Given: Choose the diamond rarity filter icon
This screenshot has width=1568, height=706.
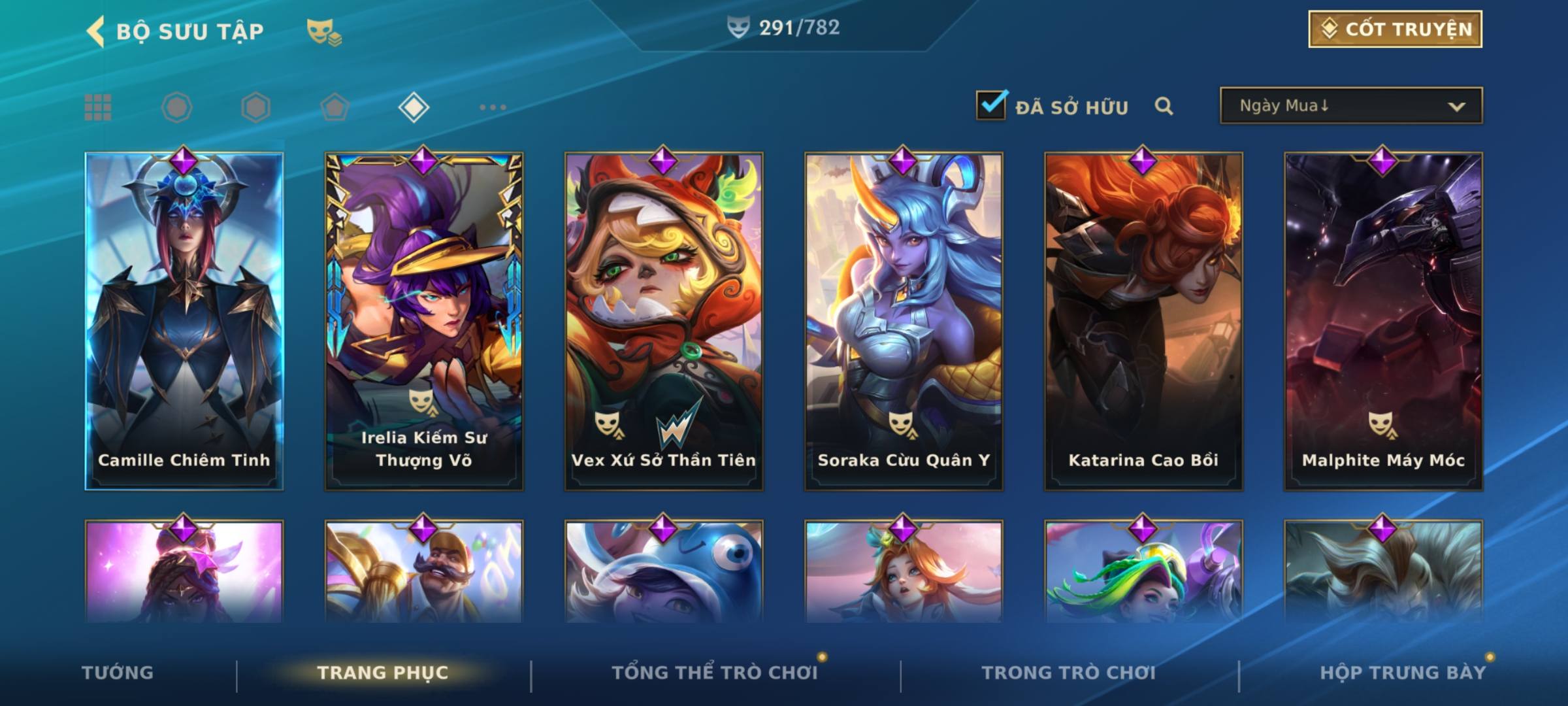Looking at the screenshot, I should point(414,107).
